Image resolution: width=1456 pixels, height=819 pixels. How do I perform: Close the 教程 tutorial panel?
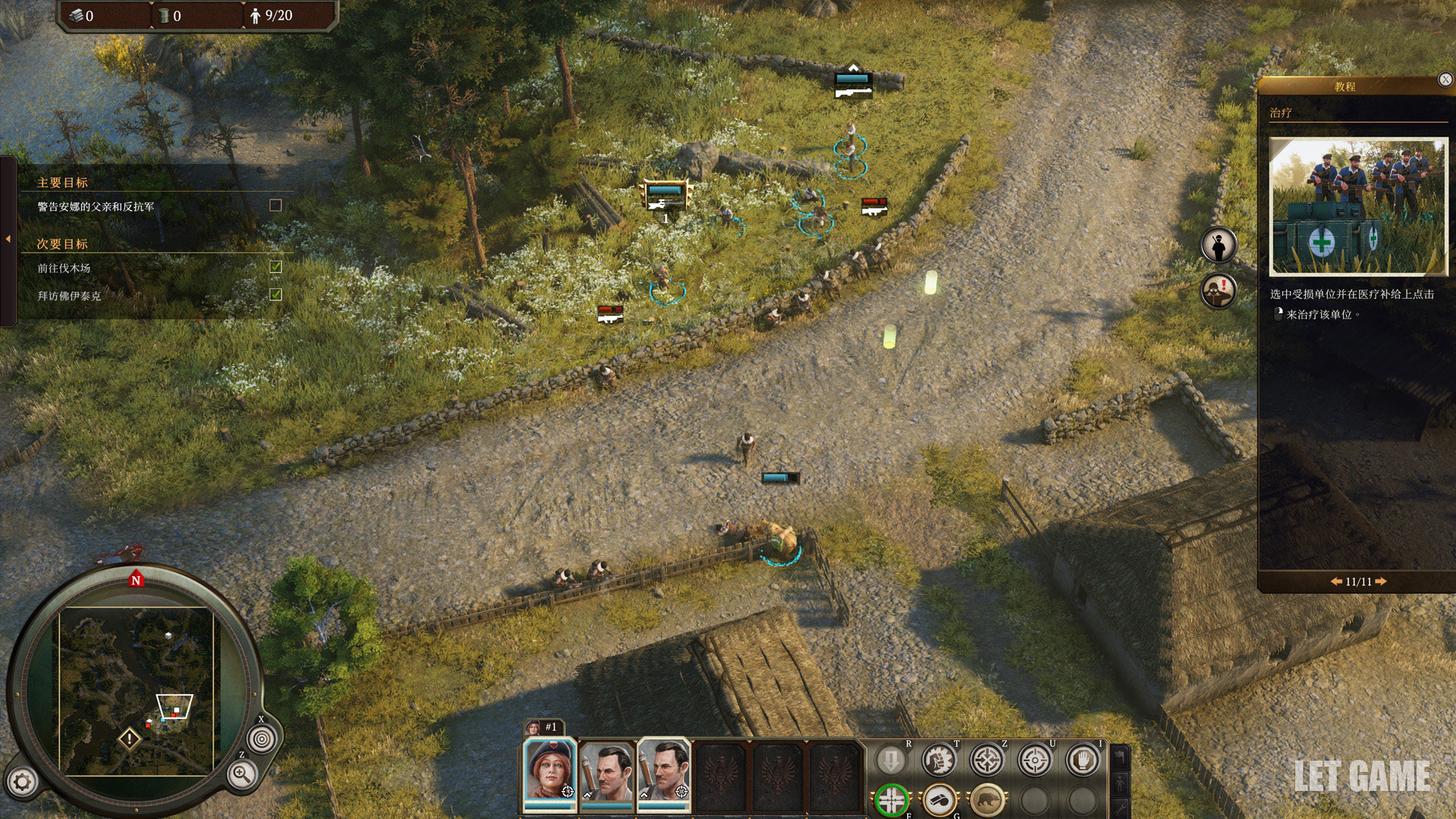click(x=1445, y=80)
